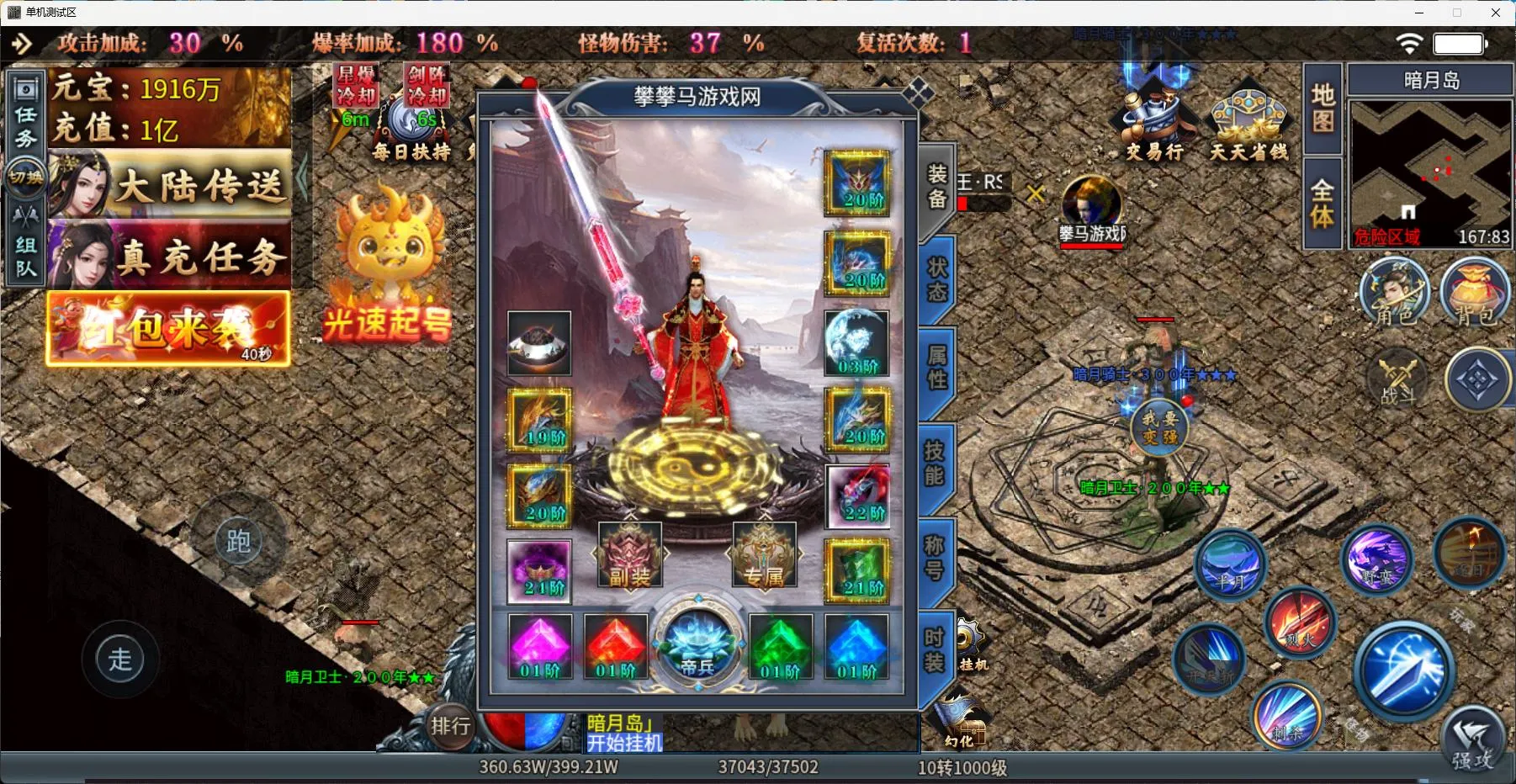This screenshot has width=1516, height=784.
Task: Close the game window
Action: [1495, 13]
